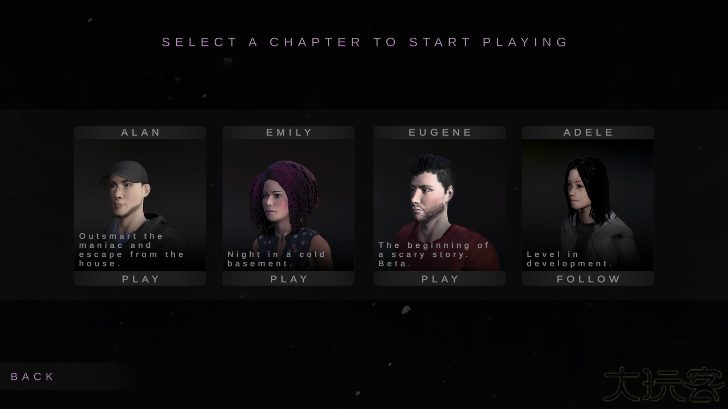Go back to the previous menu
This screenshot has width=728, height=409.
[33, 377]
